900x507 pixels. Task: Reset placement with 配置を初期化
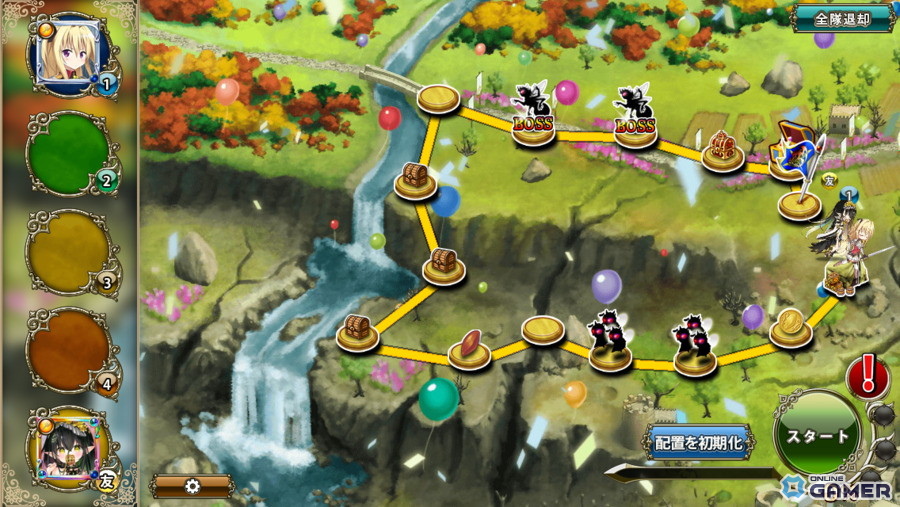(x=699, y=441)
